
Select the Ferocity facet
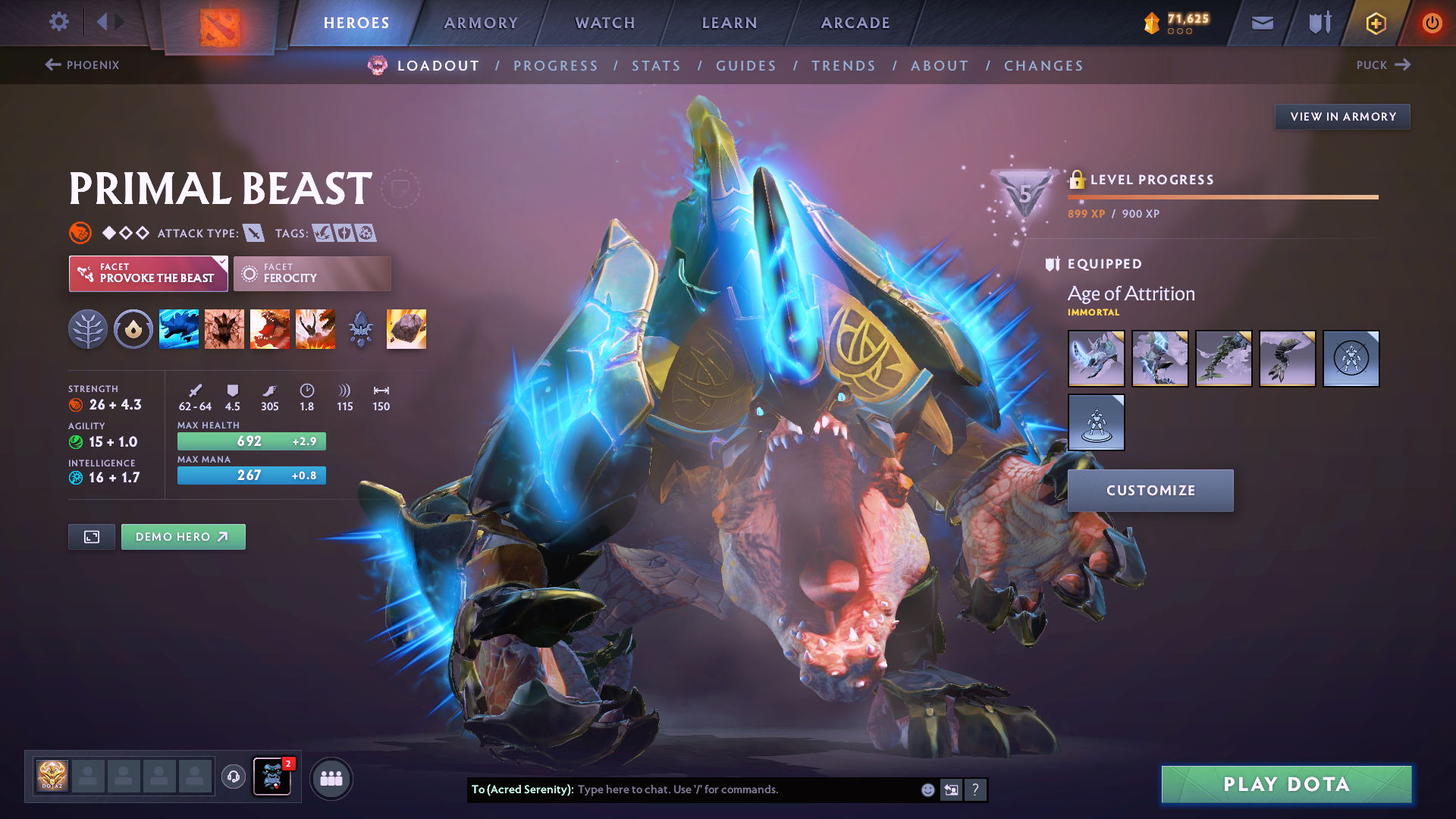coord(312,274)
